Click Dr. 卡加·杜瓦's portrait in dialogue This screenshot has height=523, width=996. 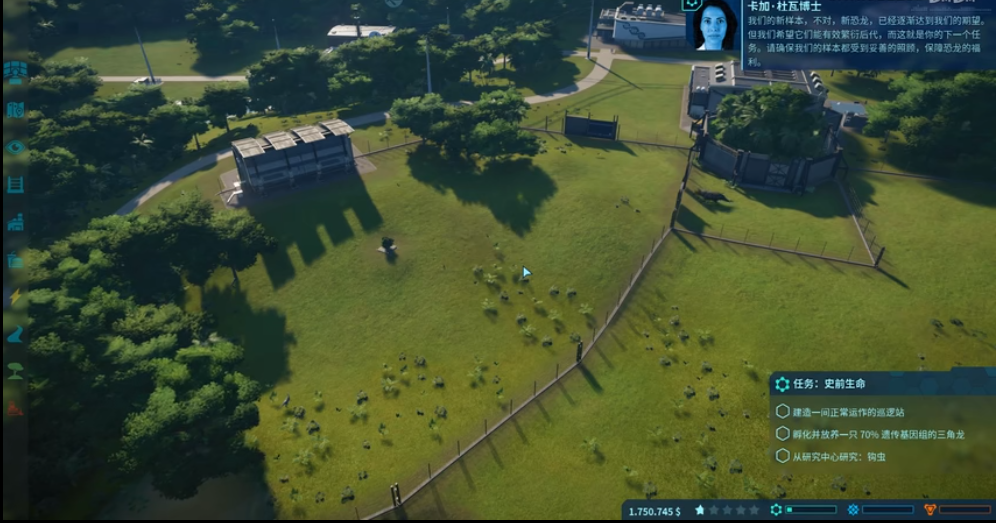pyautogui.click(x=714, y=25)
